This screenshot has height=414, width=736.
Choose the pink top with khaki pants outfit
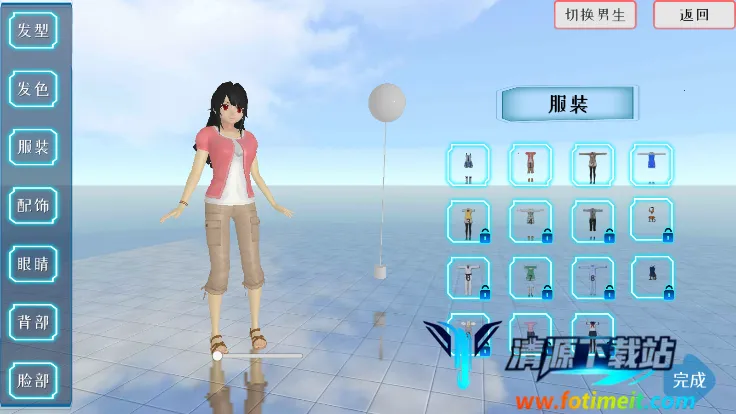(x=531, y=165)
